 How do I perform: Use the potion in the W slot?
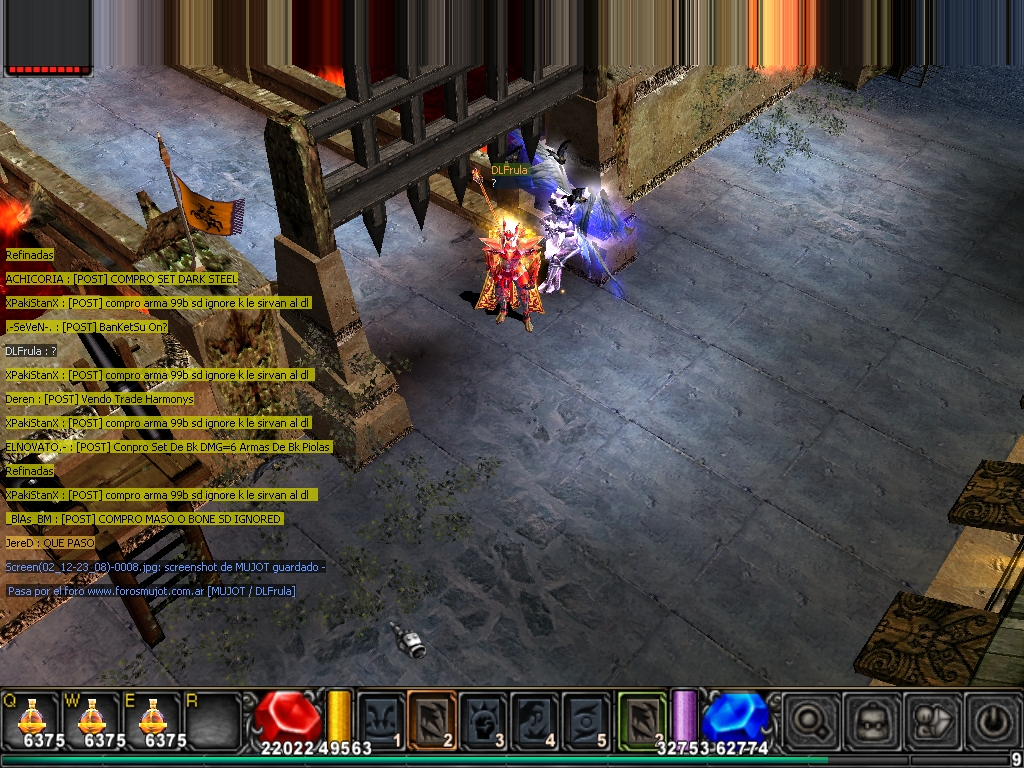[x=92, y=718]
